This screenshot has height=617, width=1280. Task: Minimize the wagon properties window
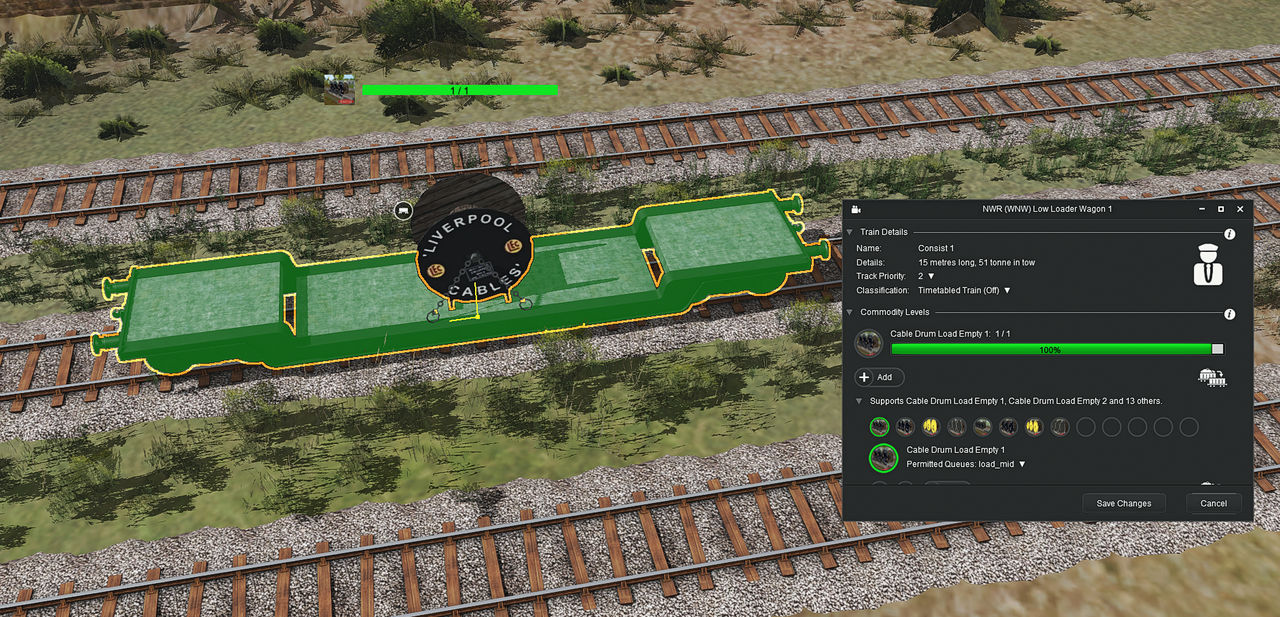(x=1202, y=209)
